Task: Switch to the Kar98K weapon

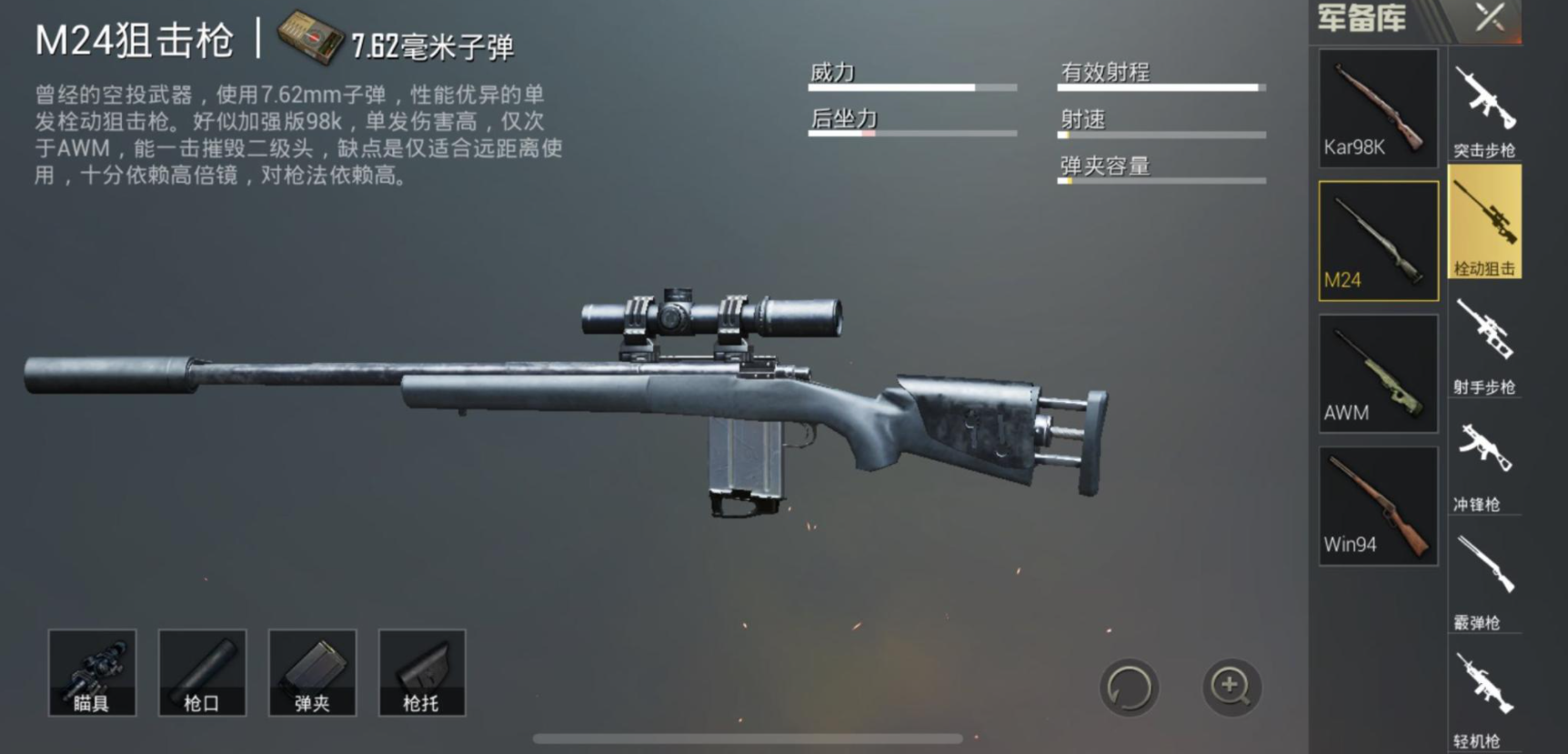Action: coord(1376,107)
